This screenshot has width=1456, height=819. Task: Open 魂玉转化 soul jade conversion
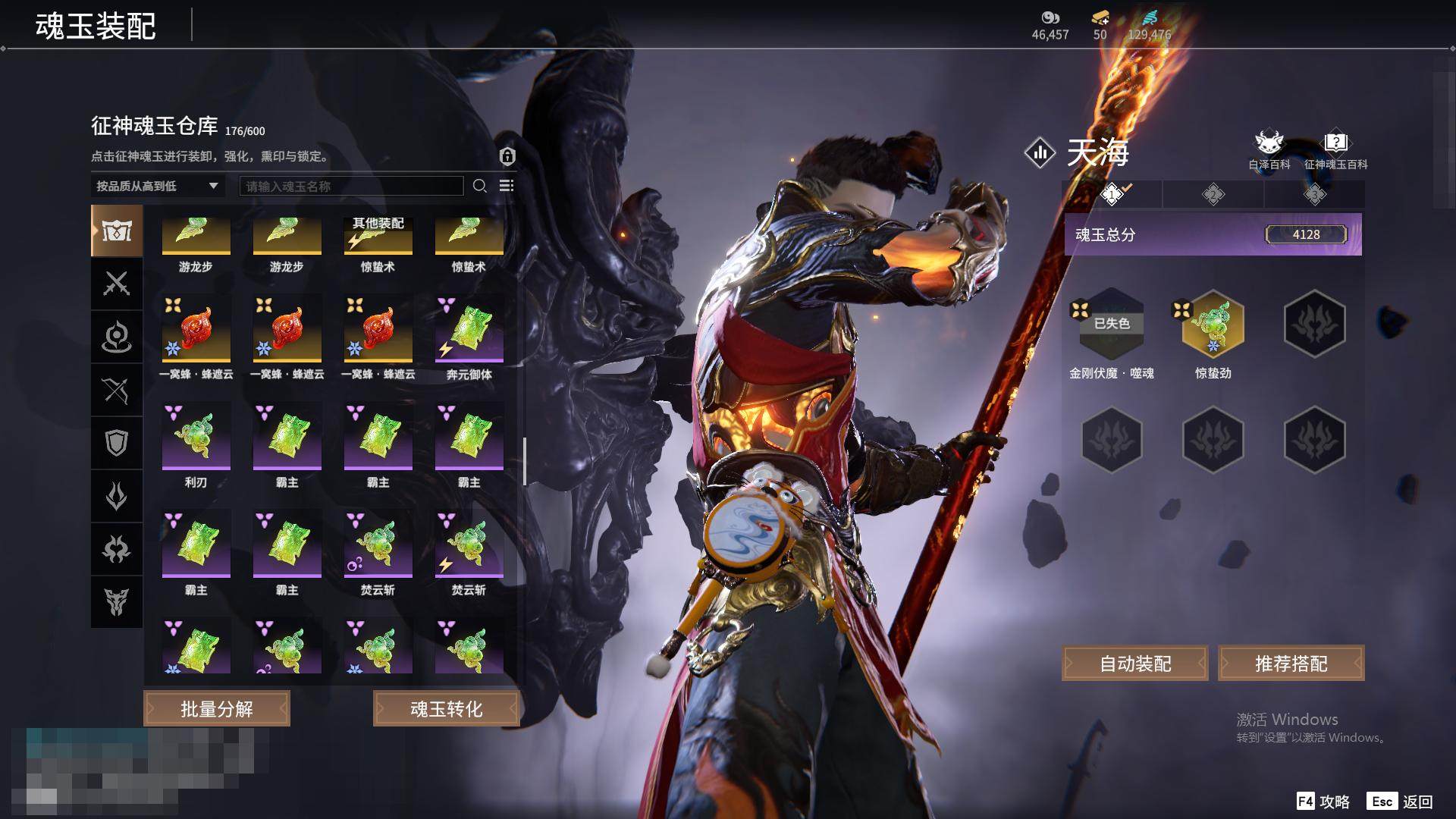pyautogui.click(x=446, y=708)
